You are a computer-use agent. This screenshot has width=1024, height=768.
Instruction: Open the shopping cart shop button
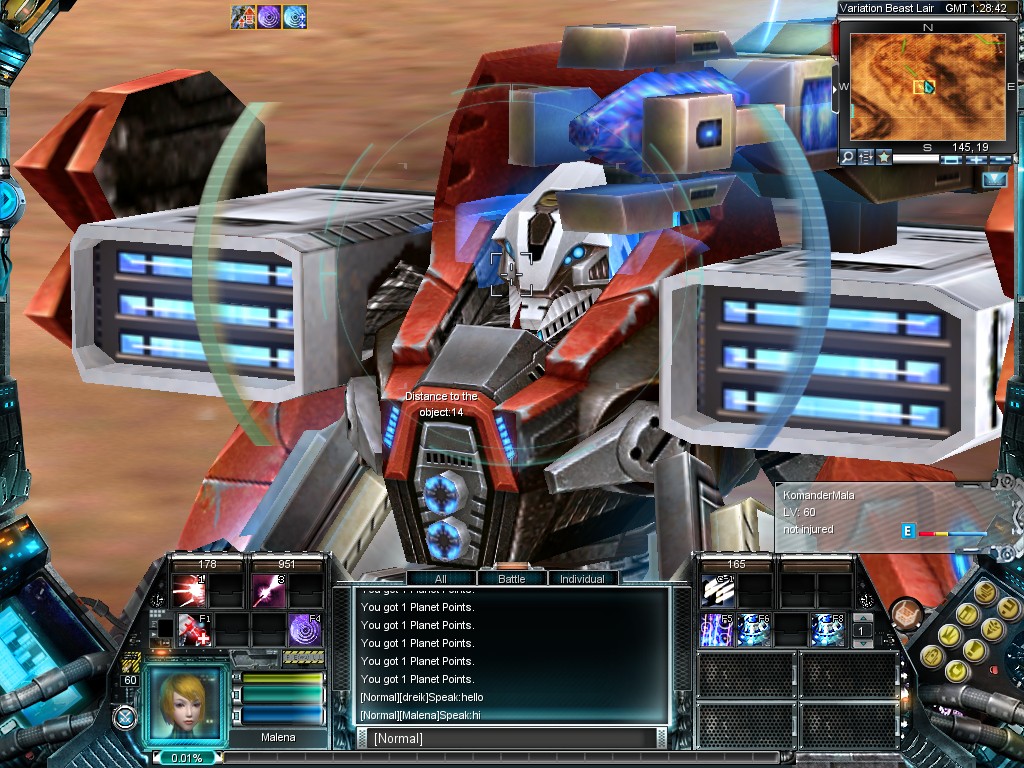(x=904, y=612)
